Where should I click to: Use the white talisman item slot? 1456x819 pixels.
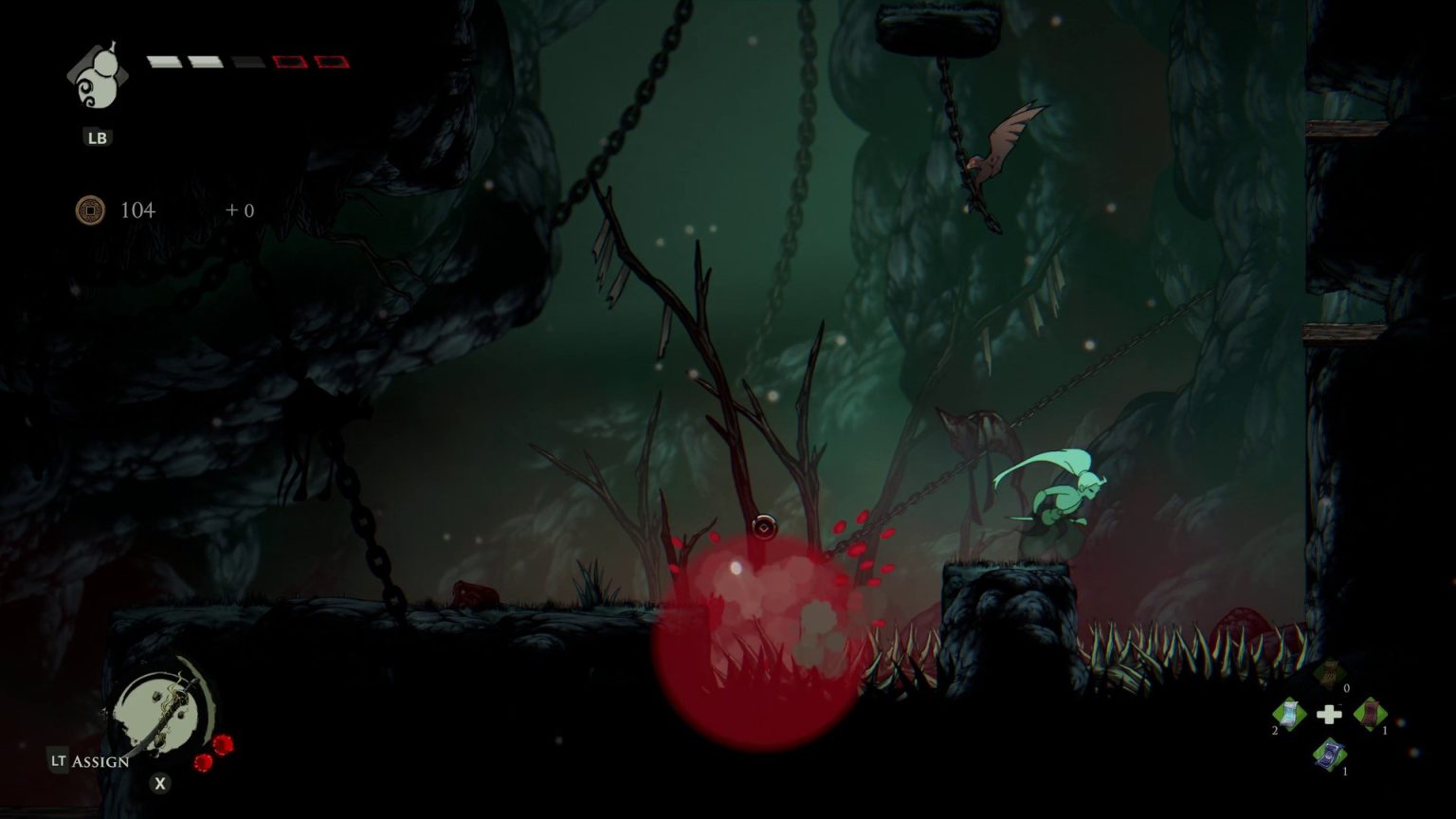pos(1290,713)
